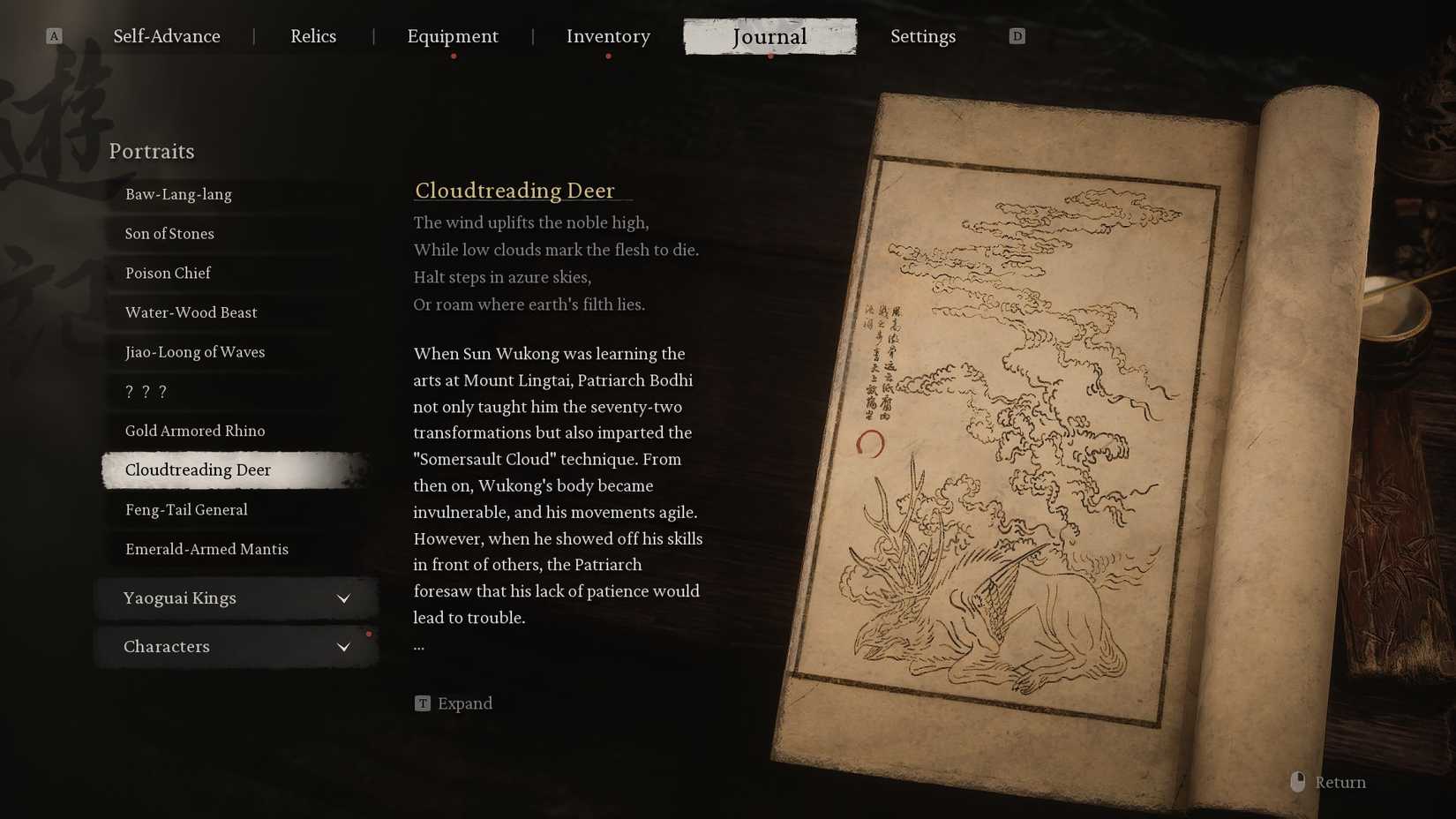Click the T key icon next to Expand
Image resolution: width=1456 pixels, height=819 pixels.
pos(423,703)
